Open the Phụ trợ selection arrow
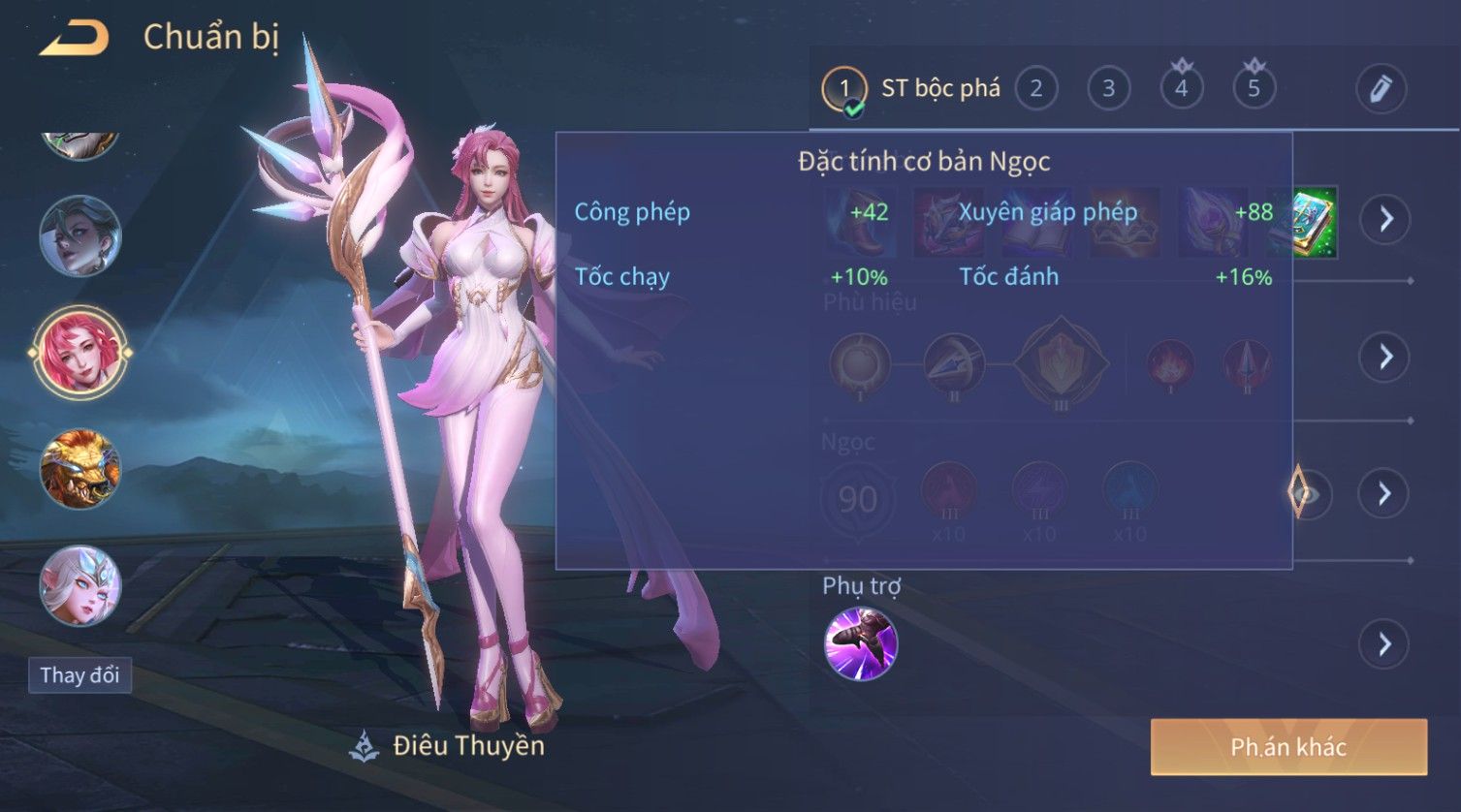 click(x=1384, y=644)
